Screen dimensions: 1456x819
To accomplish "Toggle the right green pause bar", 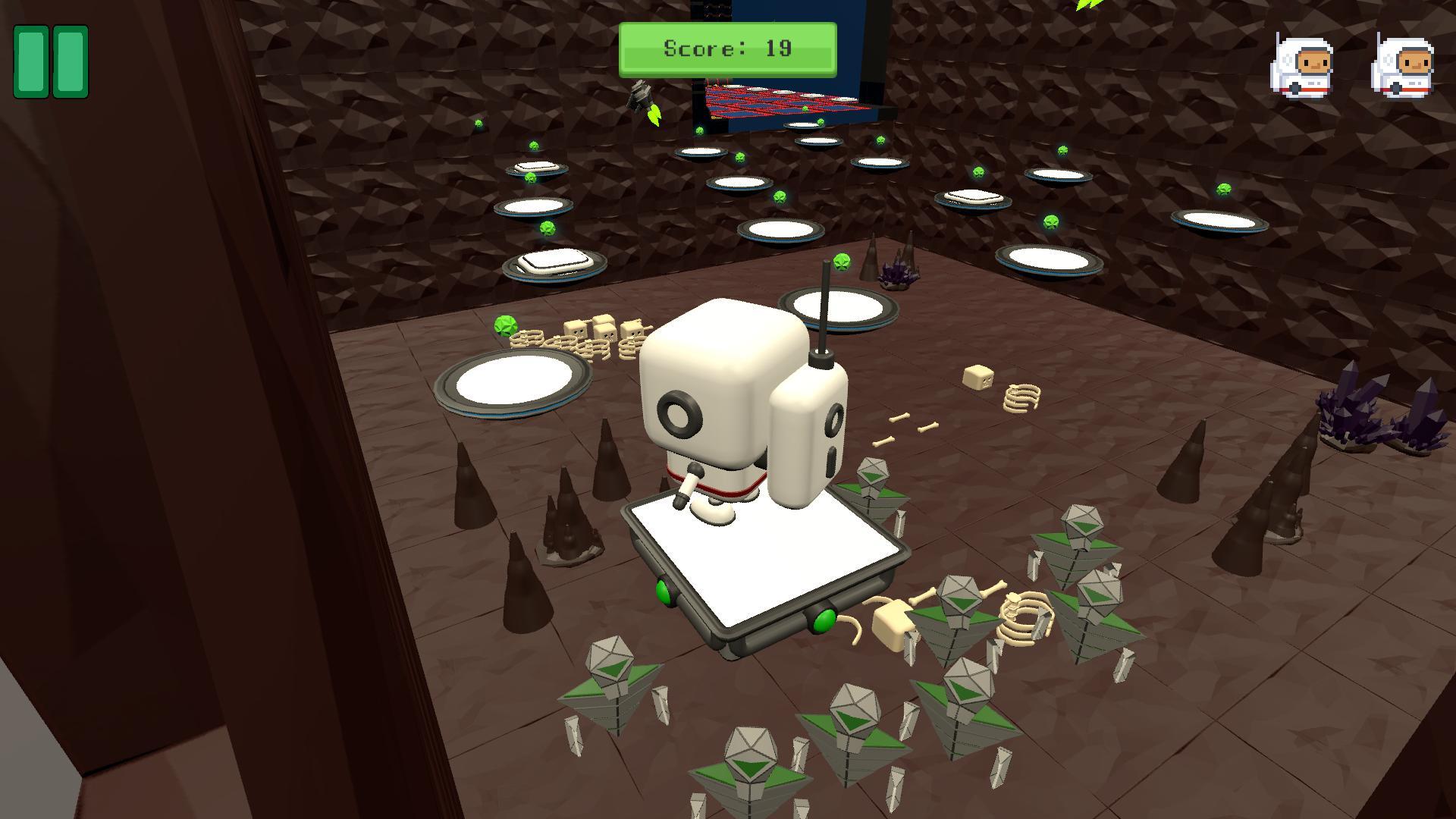I will coord(70,62).
